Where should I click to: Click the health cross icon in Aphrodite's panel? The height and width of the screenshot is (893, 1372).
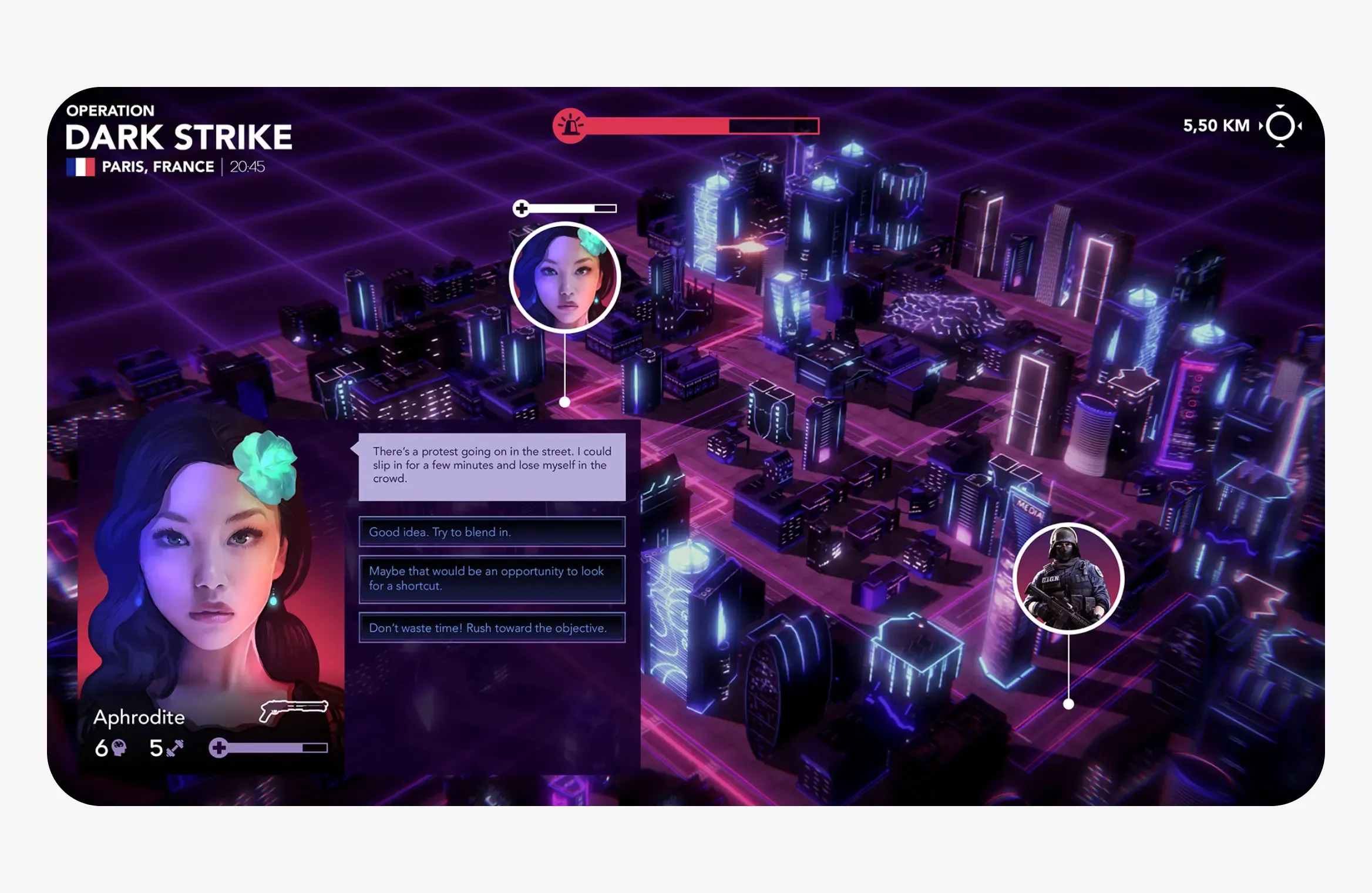tap(220, 747)
